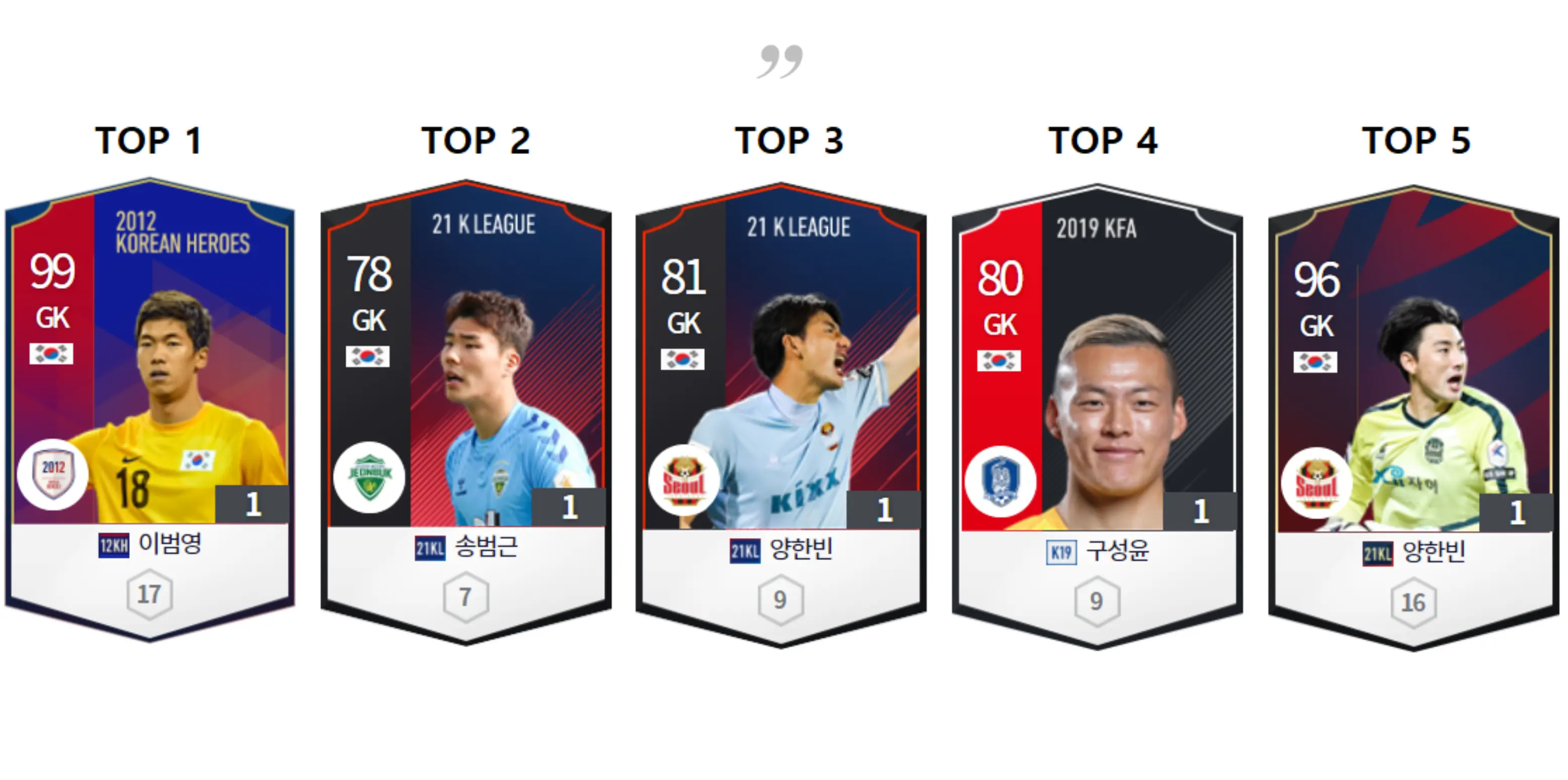
Task: Click the TOP 1 heading label
Action: [x=149, y=142]
